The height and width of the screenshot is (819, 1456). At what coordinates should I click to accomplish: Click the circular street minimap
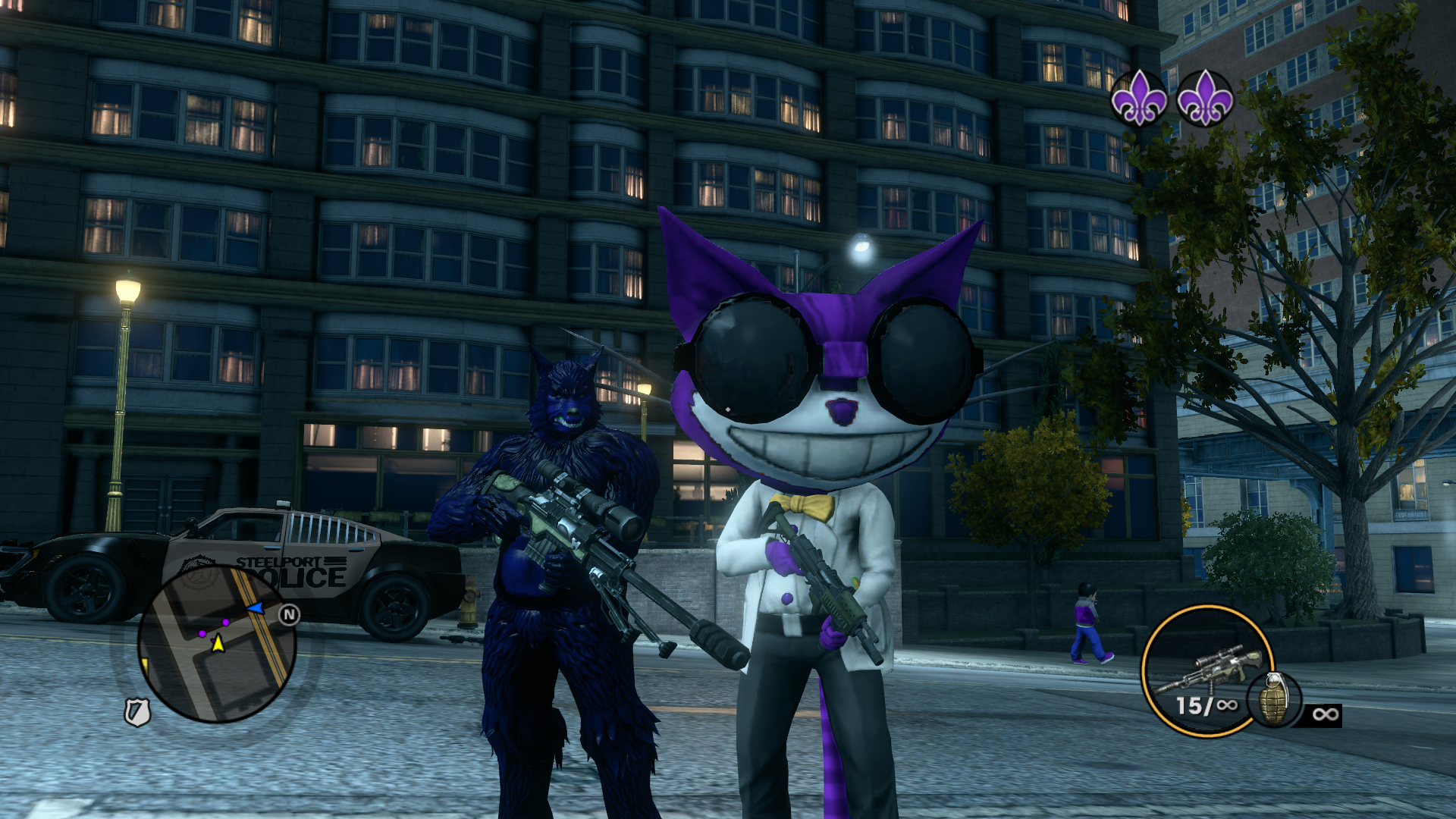pos(217,644)
